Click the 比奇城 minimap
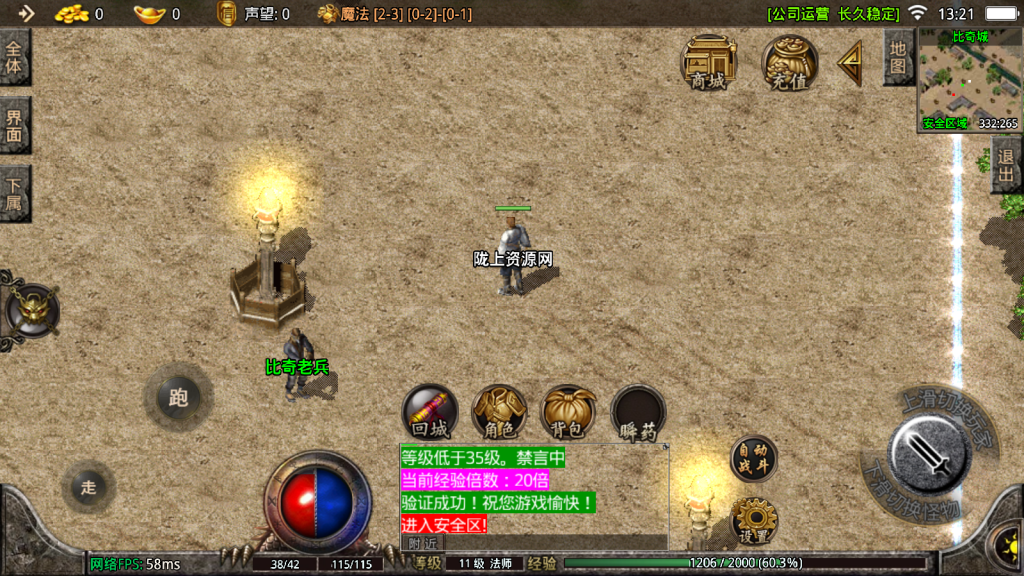Screen dimensions: 1024x576 (968, 80)
